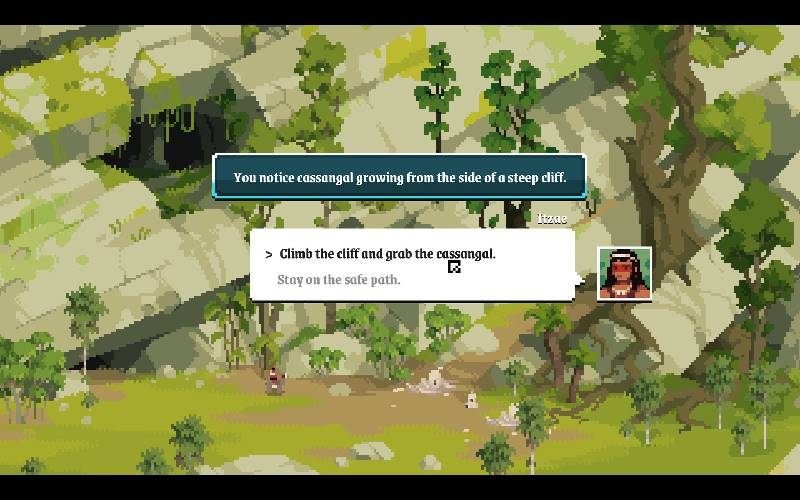The image size is (800, 500).
Task: Select the "Stay on the safe path" option
Action: 338,280
